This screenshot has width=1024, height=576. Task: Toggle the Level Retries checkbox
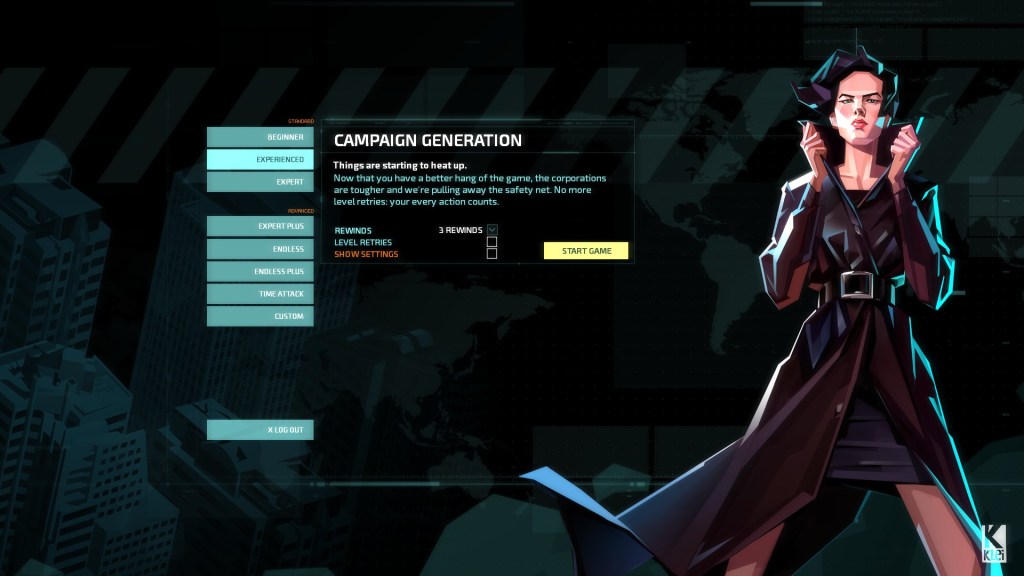(x=492, y=242)
